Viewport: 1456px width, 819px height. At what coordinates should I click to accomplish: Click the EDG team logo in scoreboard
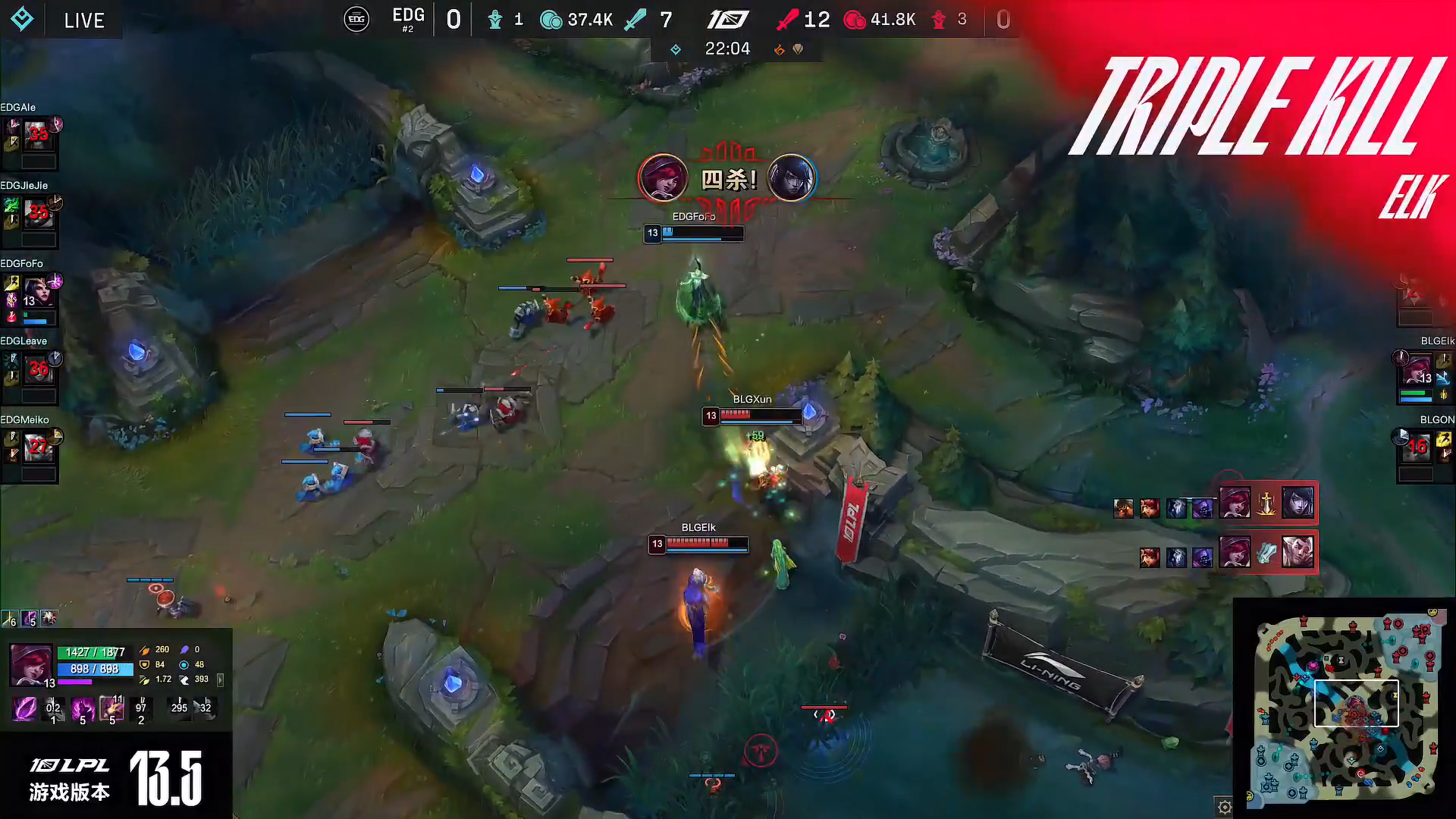click(356, 19)
